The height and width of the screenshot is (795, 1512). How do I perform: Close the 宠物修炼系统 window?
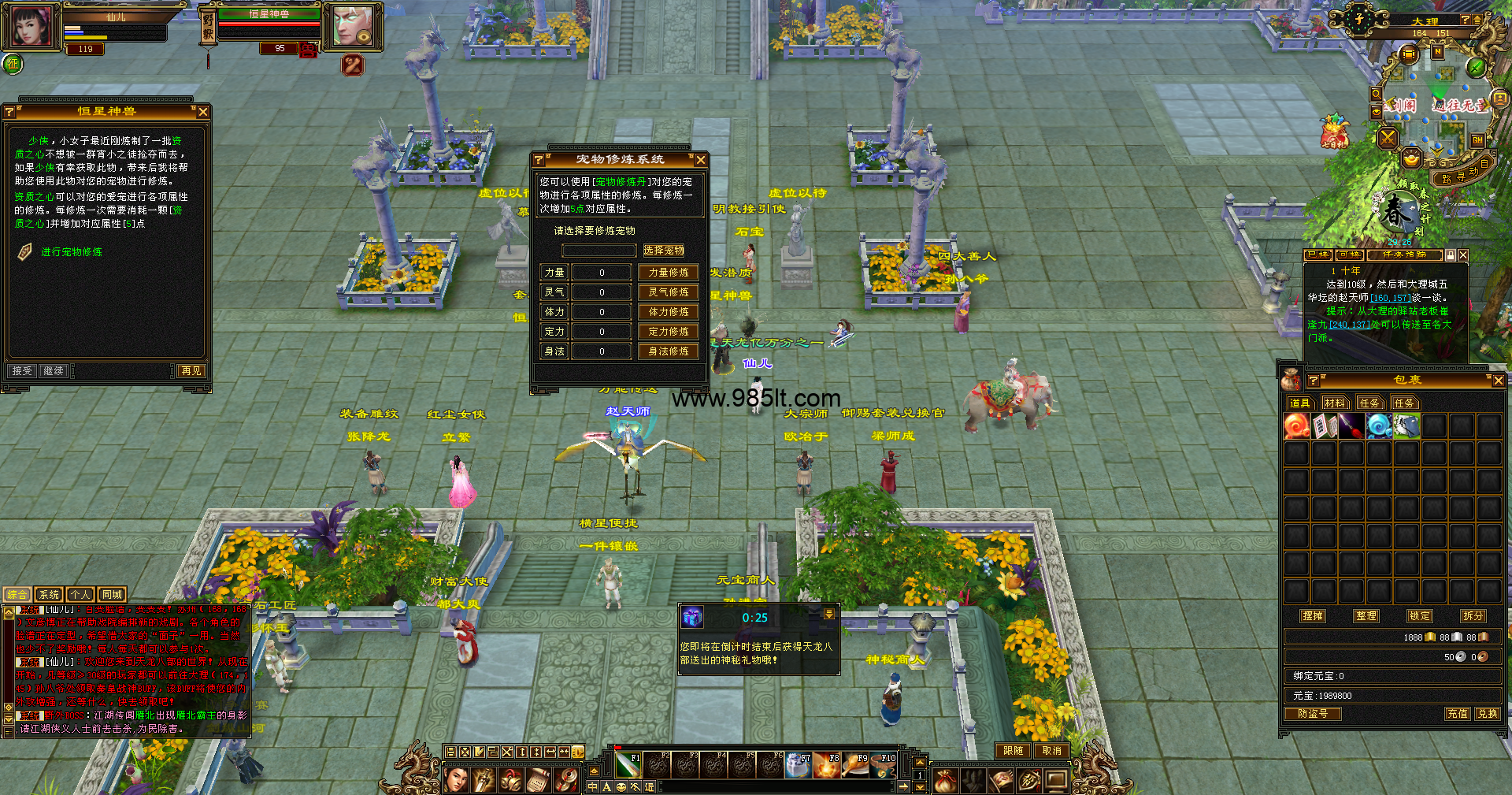(700, 160)
